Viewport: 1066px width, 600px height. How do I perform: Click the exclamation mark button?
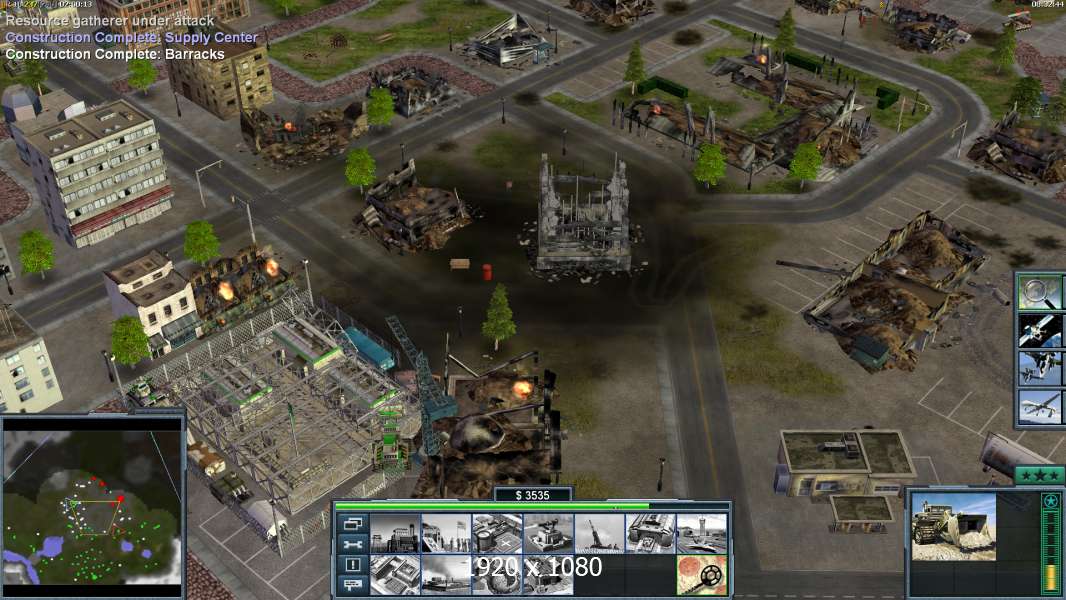(x=352, y=565)
